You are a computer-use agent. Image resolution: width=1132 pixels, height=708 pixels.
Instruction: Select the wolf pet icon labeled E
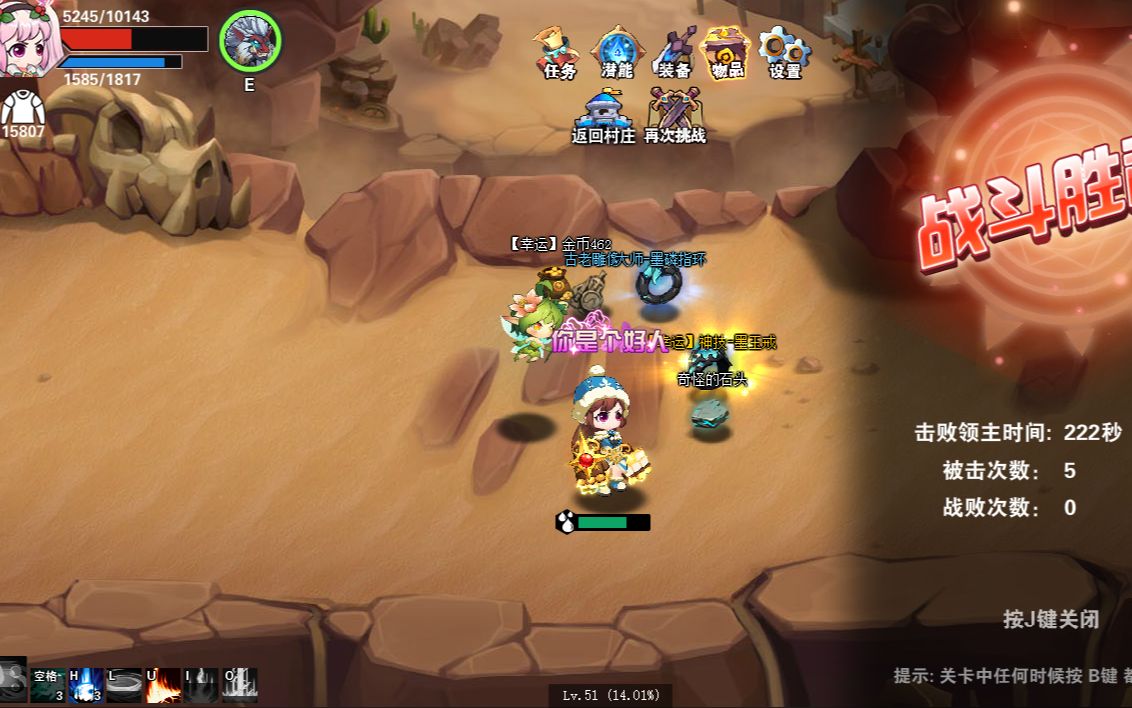(249, 41)
